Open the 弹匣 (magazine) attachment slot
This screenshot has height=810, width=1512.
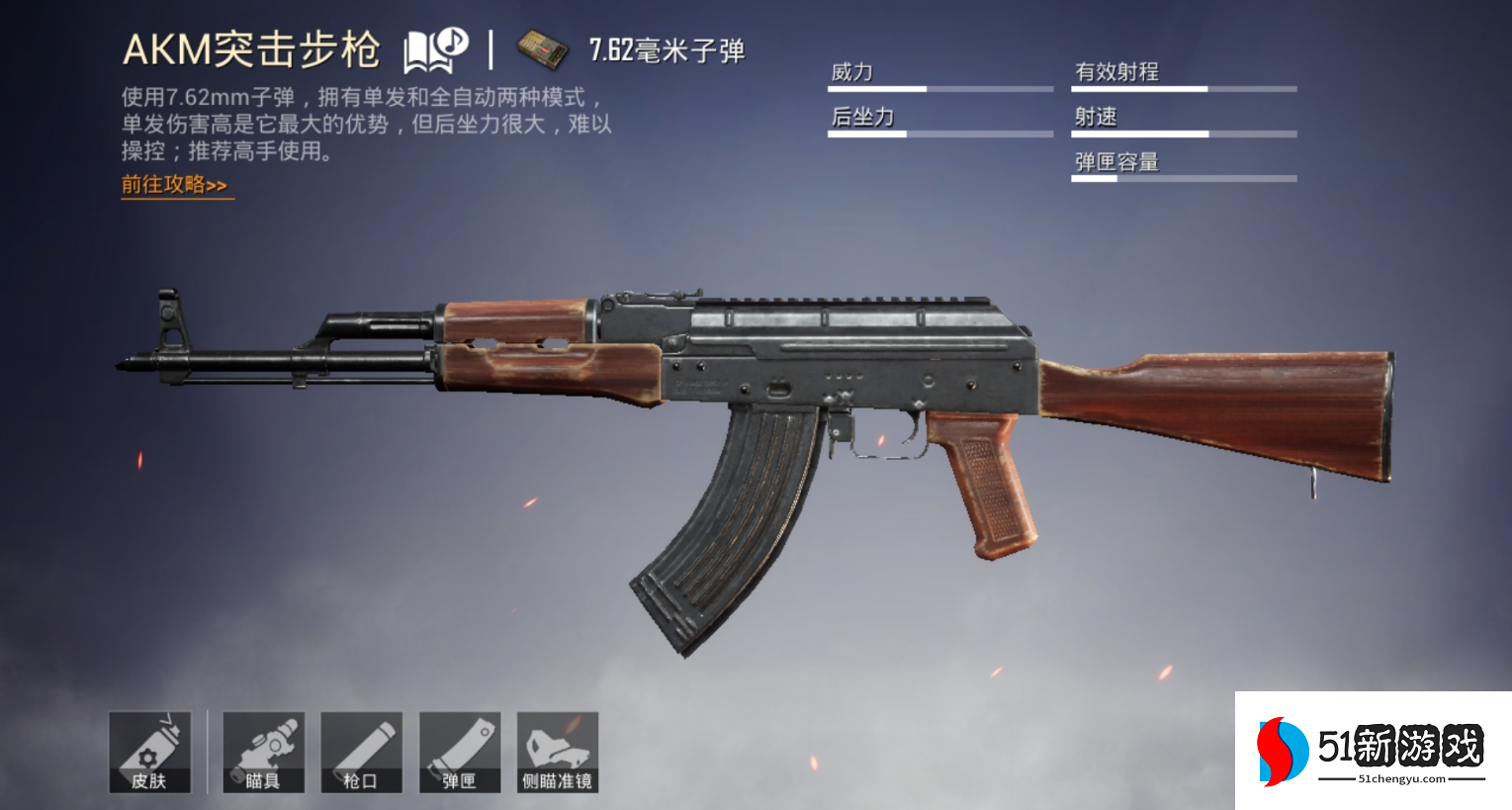tap(459, 752)
